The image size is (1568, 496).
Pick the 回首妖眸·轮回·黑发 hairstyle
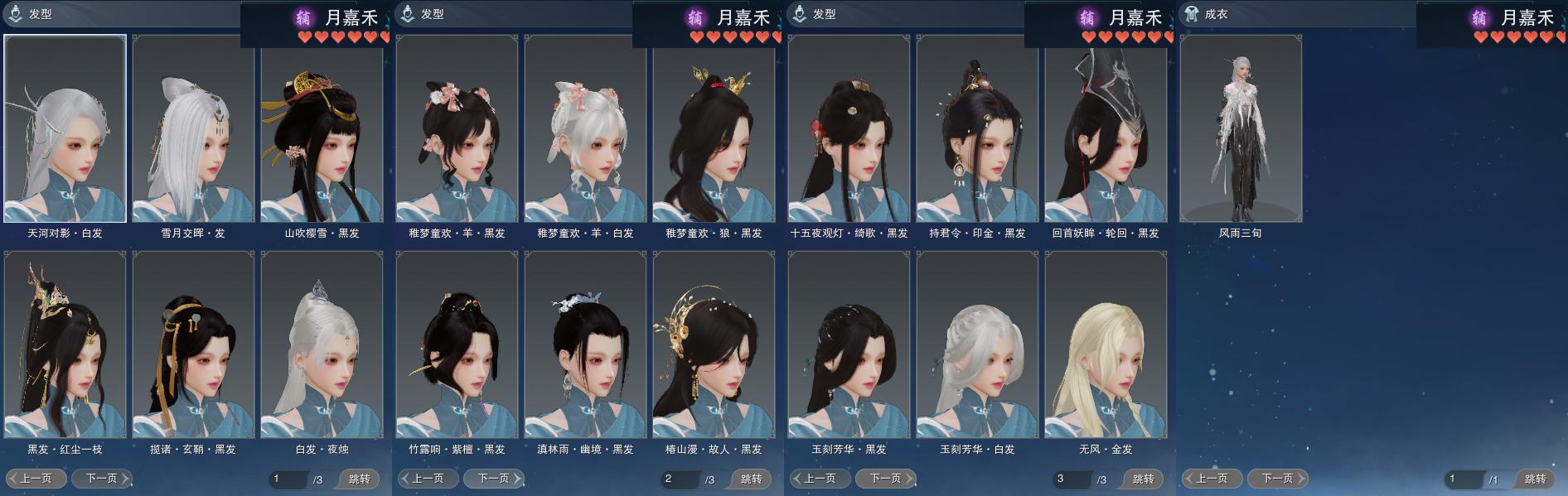(x=1106, y=128)
